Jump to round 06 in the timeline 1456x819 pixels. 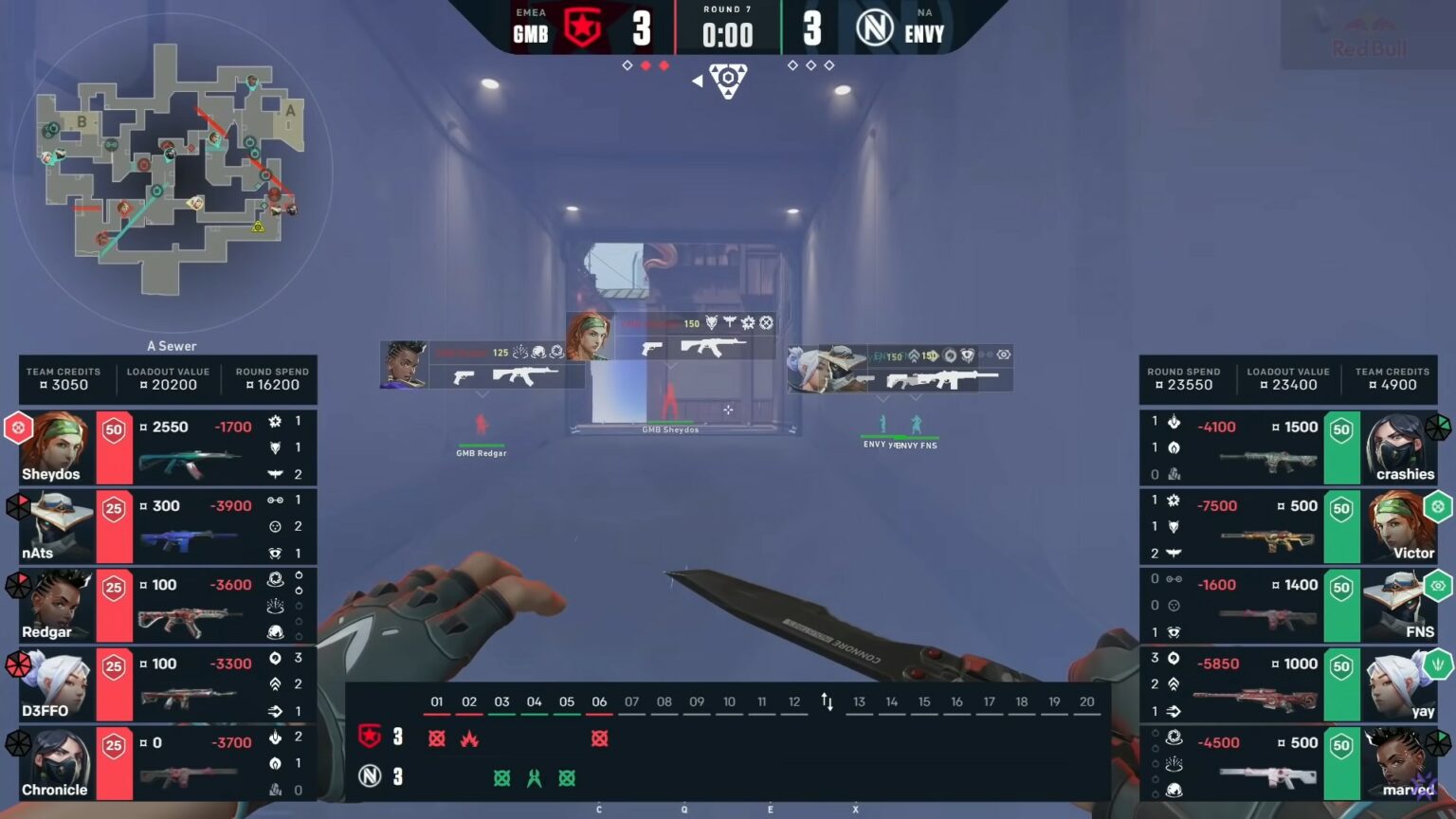pyautogui.click(x=599, y=702)
